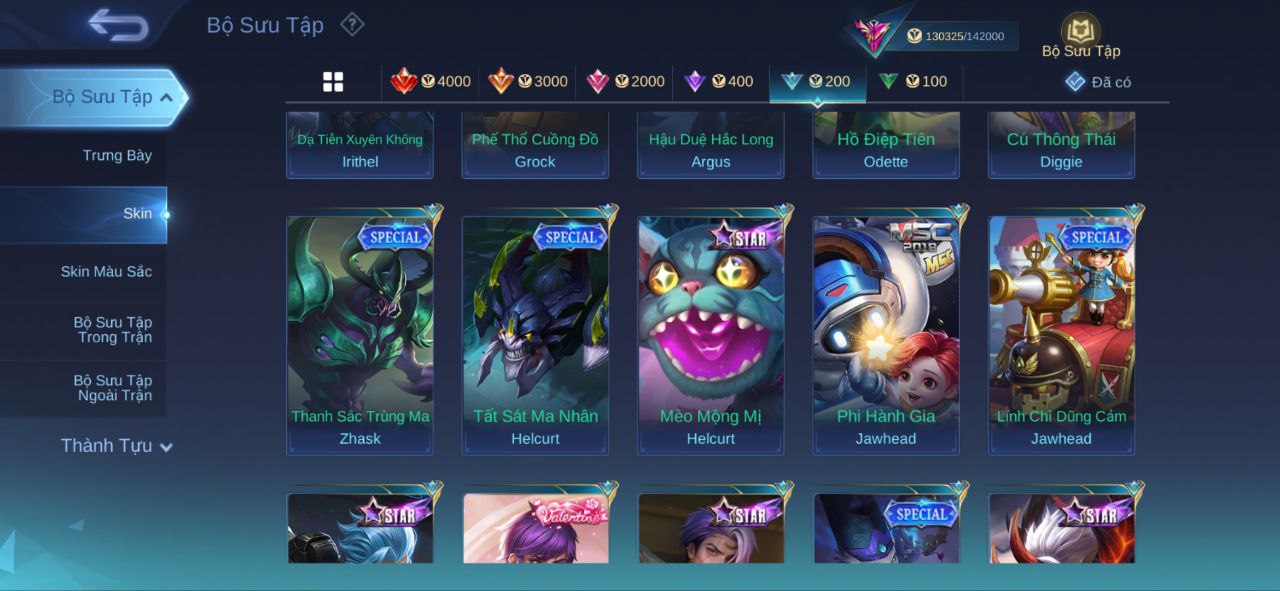Open Skin Màu Sắc category

pos(106,271)
